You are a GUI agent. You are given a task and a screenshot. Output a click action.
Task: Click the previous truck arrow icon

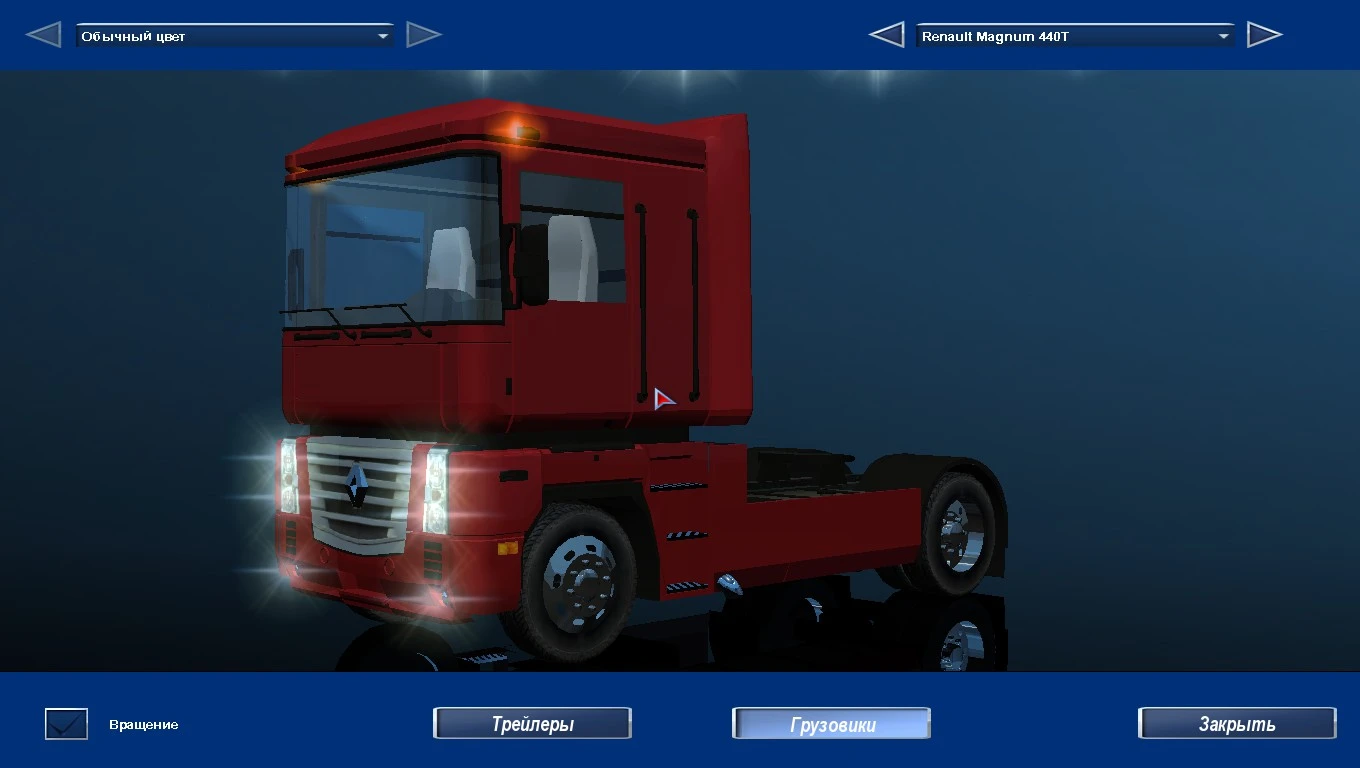(886, 33)
